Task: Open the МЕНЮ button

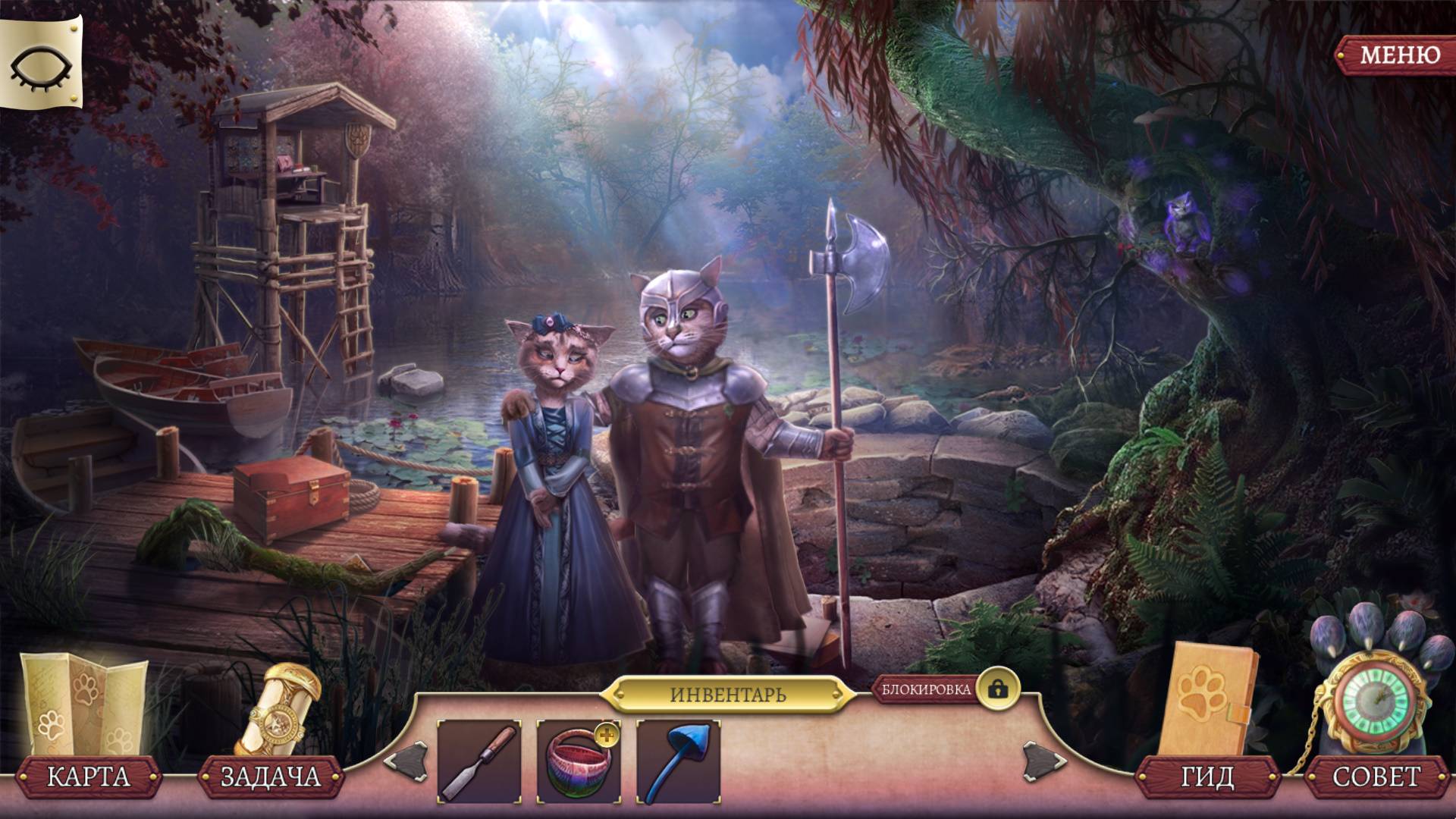Action: click(x=1398, y=55)
